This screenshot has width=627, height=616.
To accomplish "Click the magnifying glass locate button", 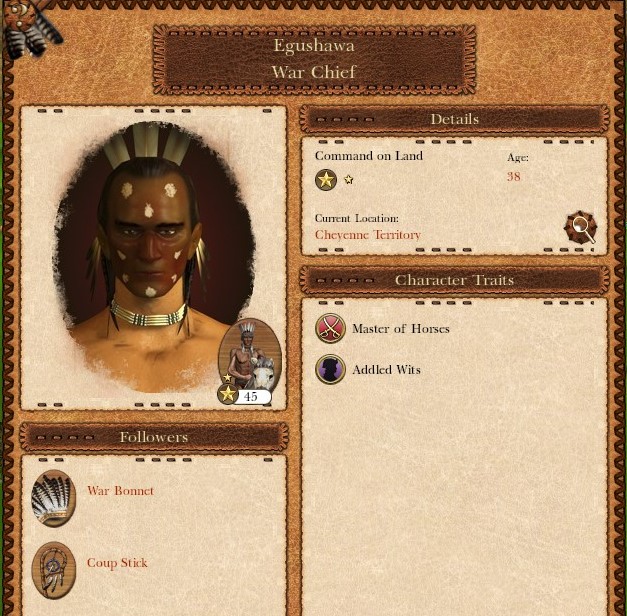I will coord(580,227).
